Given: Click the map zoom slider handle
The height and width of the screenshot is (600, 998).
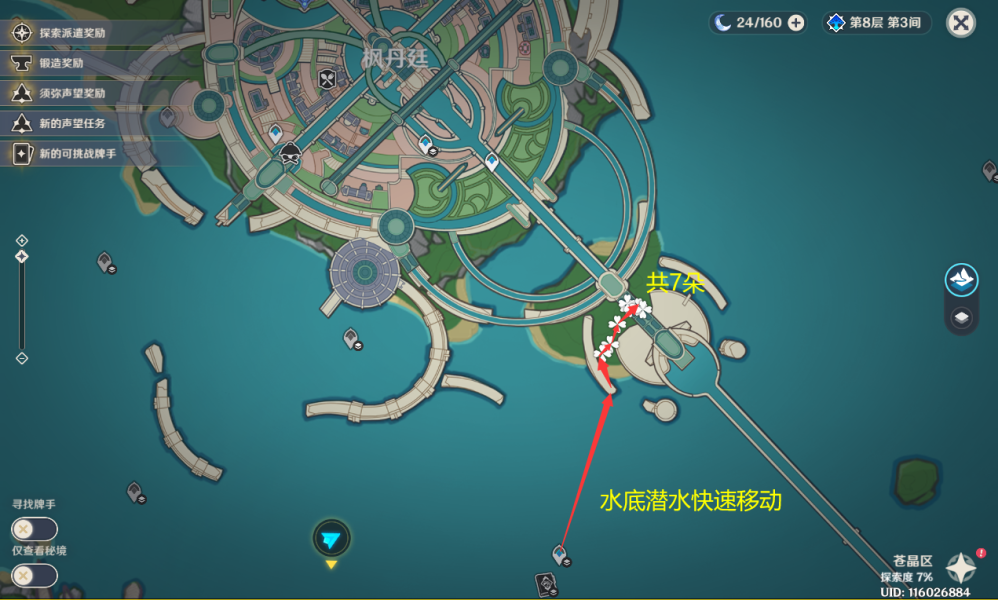Looking at the screenshot, I should coord(22,257).
